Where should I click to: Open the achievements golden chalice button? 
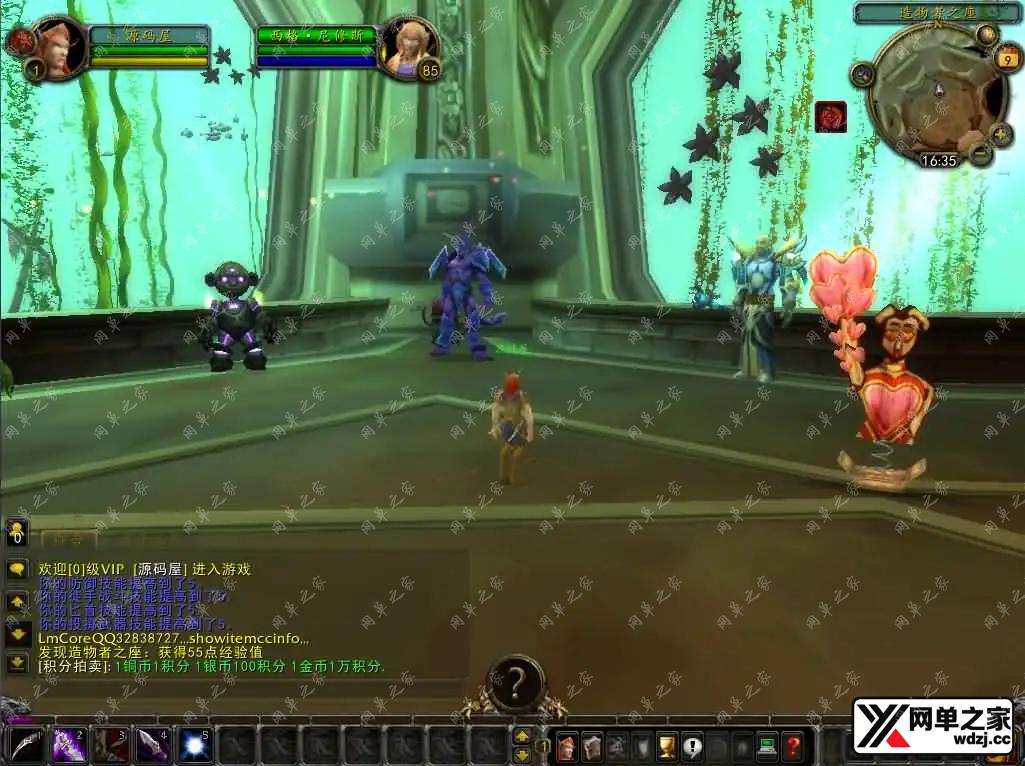pos(666,746)
